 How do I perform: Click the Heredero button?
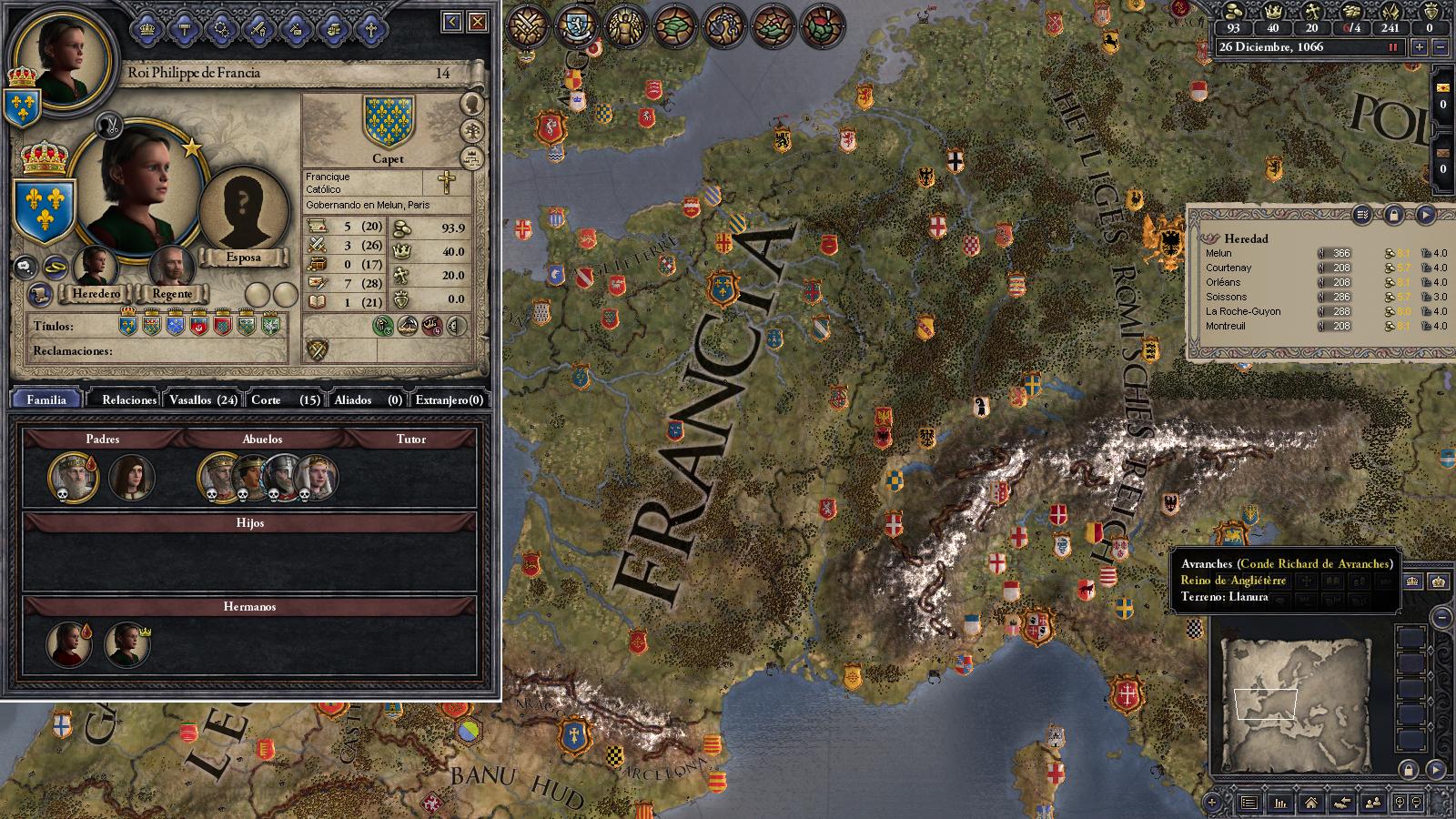[96, 294]
